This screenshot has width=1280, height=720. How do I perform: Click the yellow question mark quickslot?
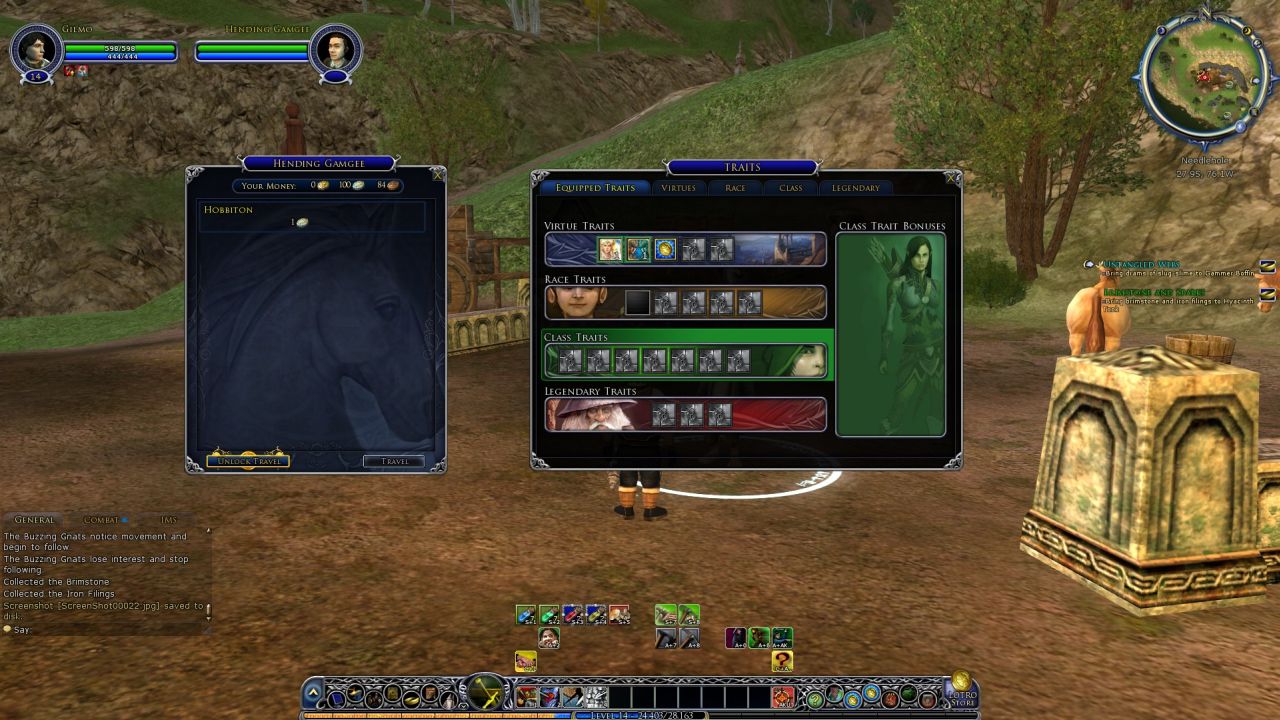[782, 661]
